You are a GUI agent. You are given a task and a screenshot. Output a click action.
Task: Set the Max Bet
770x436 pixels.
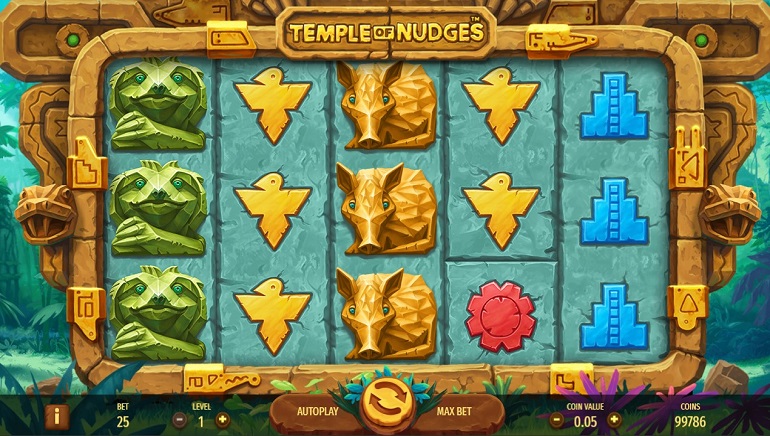(x=454, y=411)
